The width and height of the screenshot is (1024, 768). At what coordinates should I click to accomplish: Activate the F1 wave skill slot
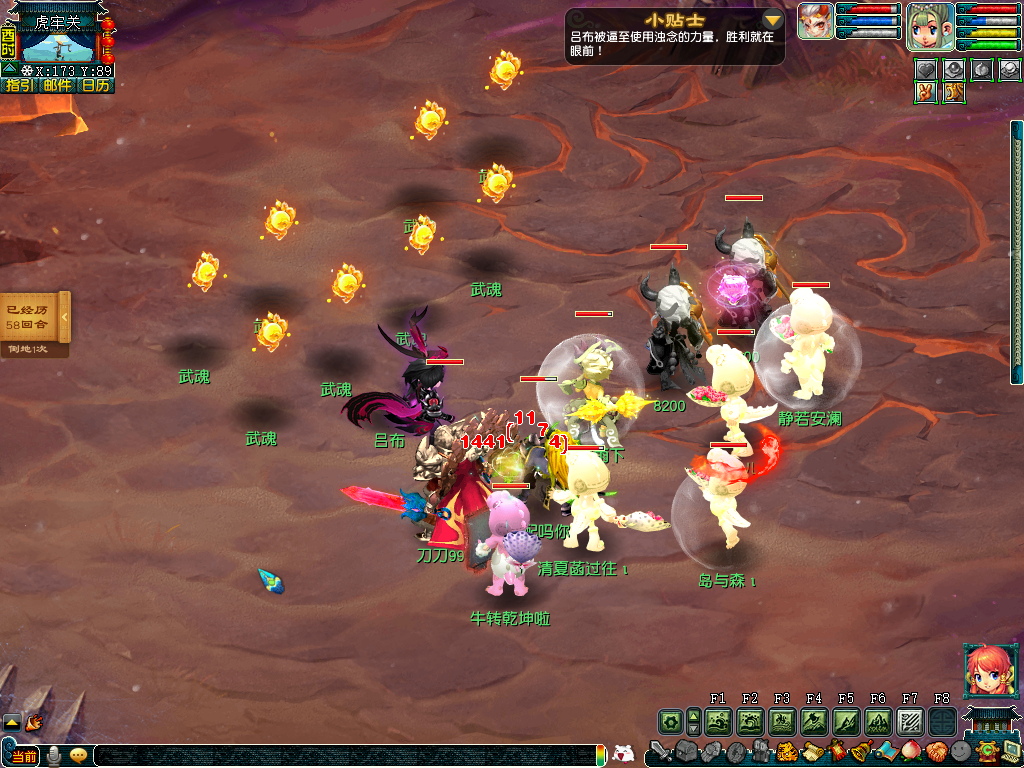[718, 721]
